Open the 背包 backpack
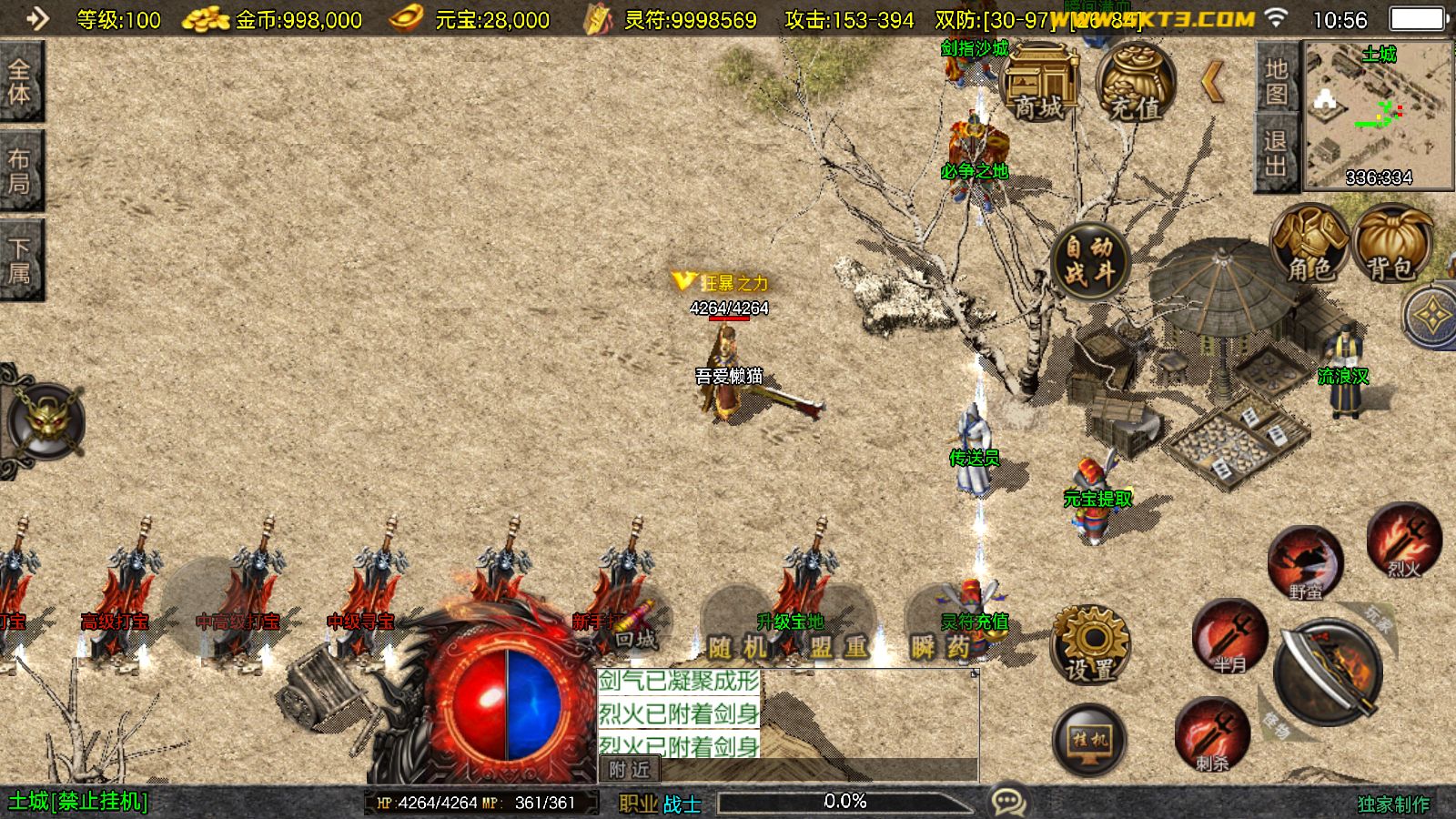 coord(1391,244)
